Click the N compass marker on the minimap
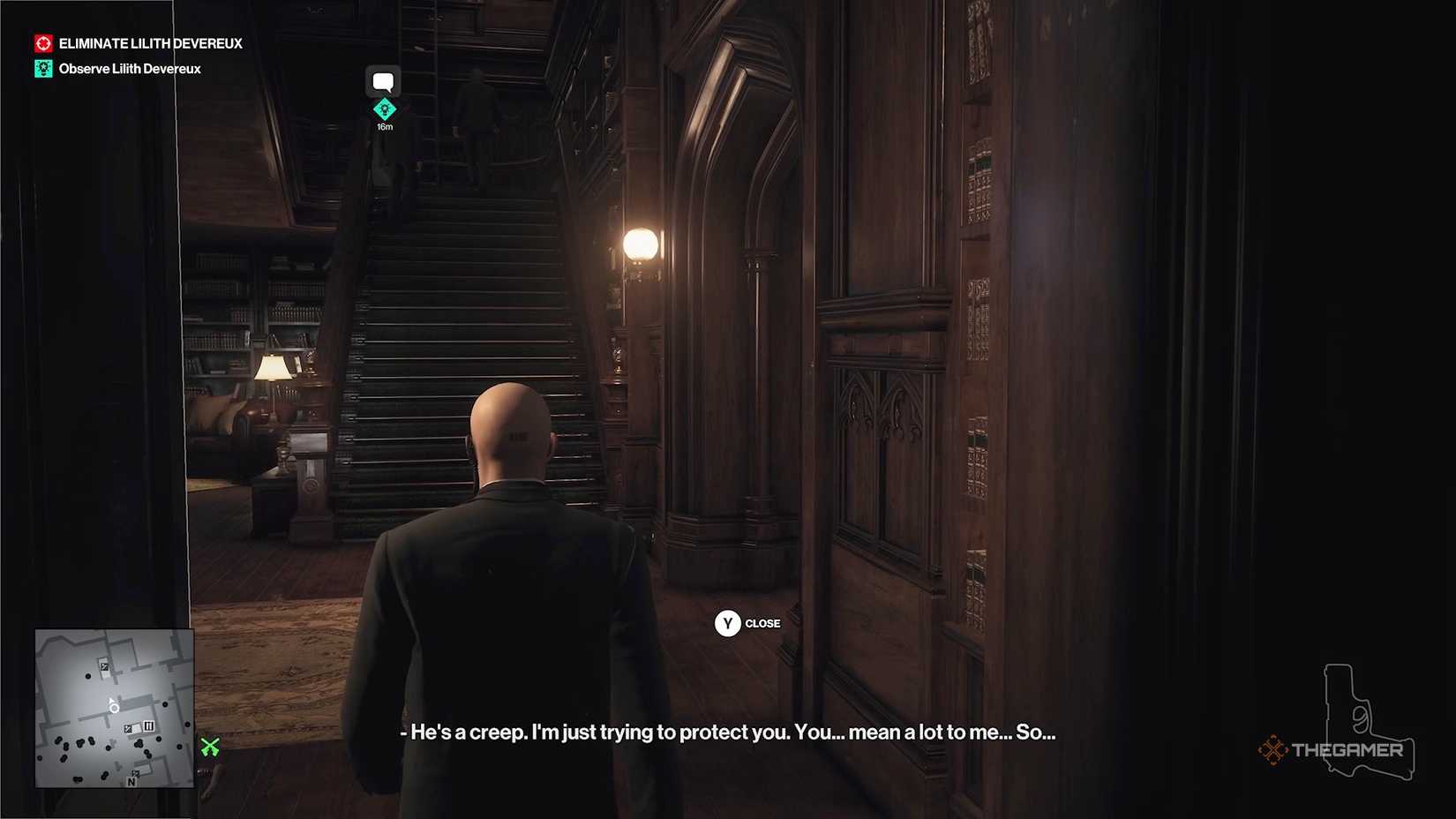Viewport: 1456px width, 819px height. (x=131, y=782)
